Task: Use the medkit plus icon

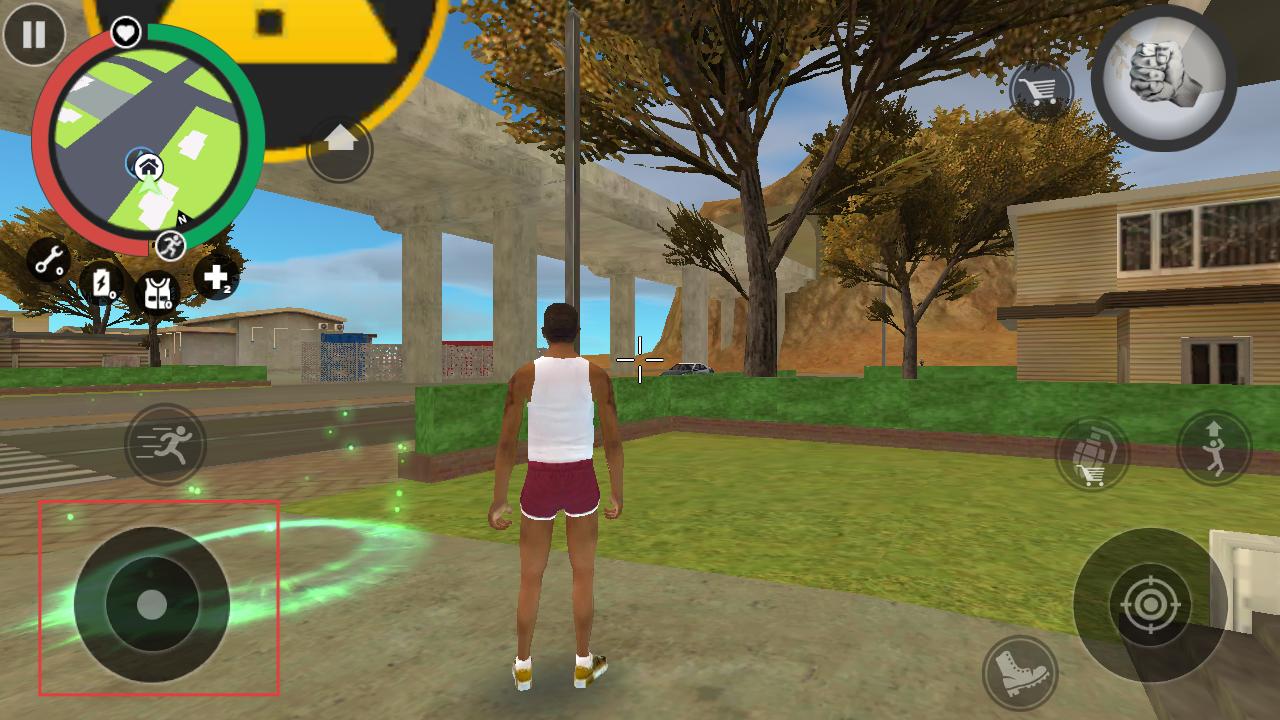Action: coord(216,277)
